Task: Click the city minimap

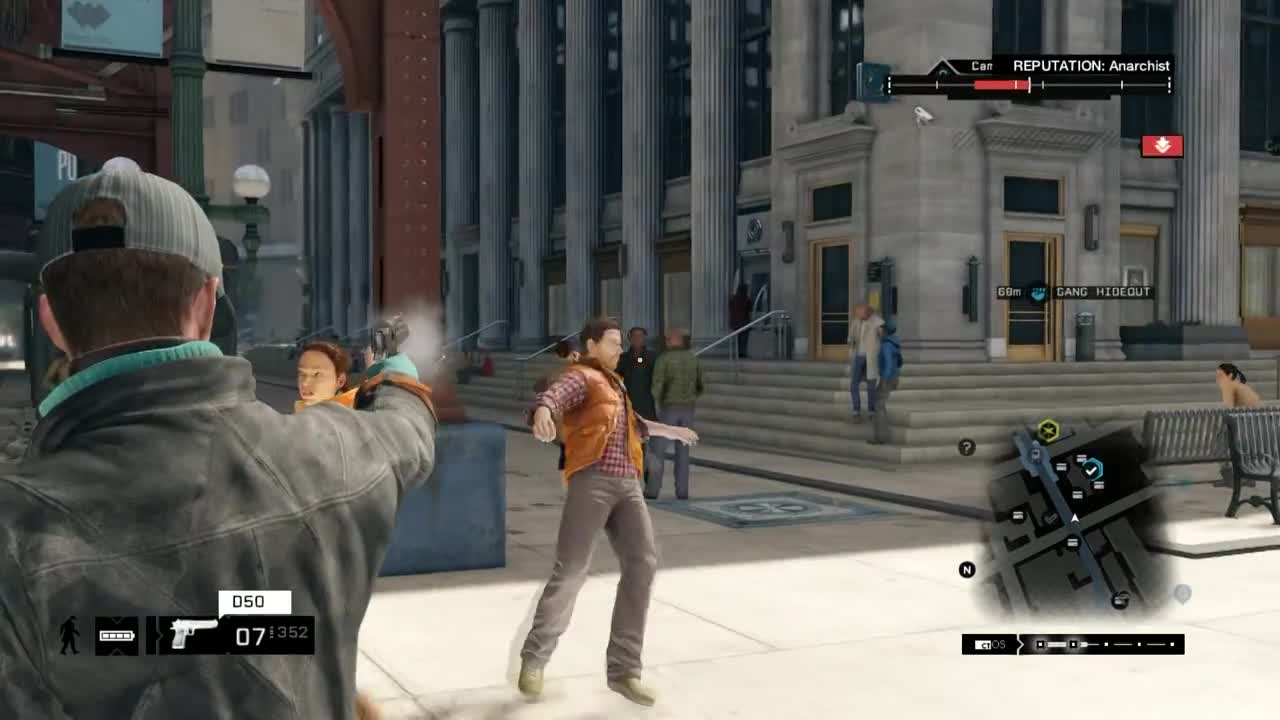Action: pyautogui.click(x=1075, y=520)
